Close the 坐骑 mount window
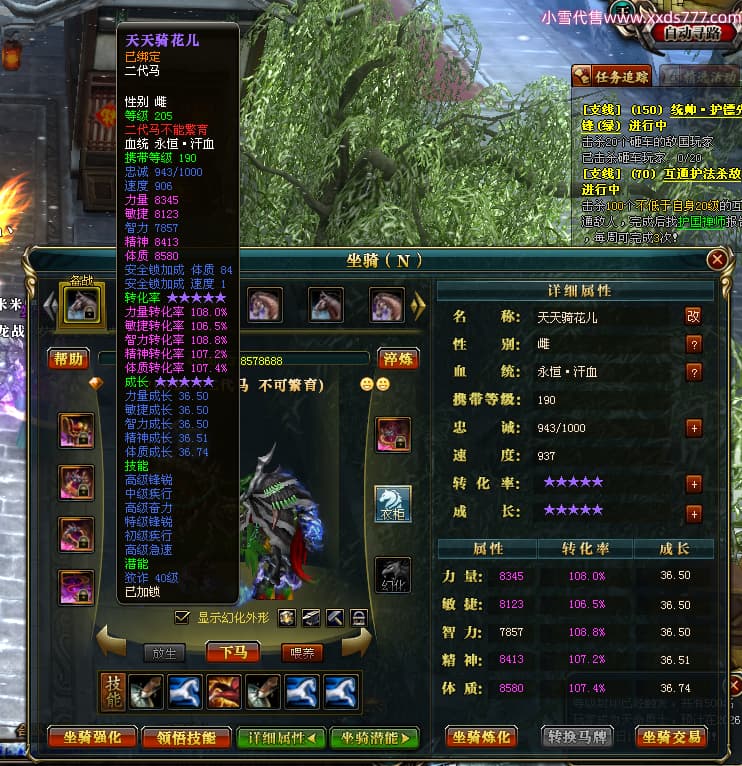This screenshot has height=766, width=742. click(x=717, y=260)
